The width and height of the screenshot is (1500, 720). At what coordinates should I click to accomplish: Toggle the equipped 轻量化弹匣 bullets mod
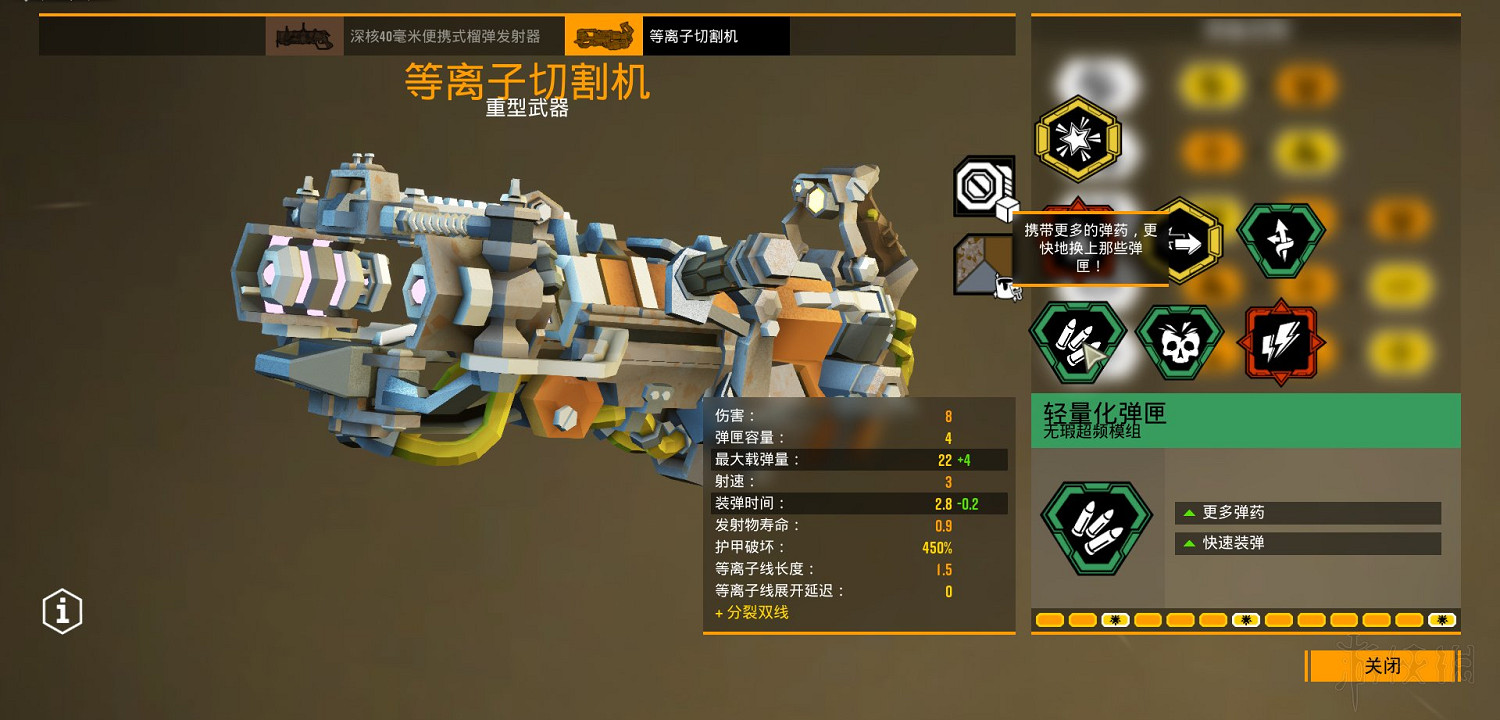tap(1078, 340)
